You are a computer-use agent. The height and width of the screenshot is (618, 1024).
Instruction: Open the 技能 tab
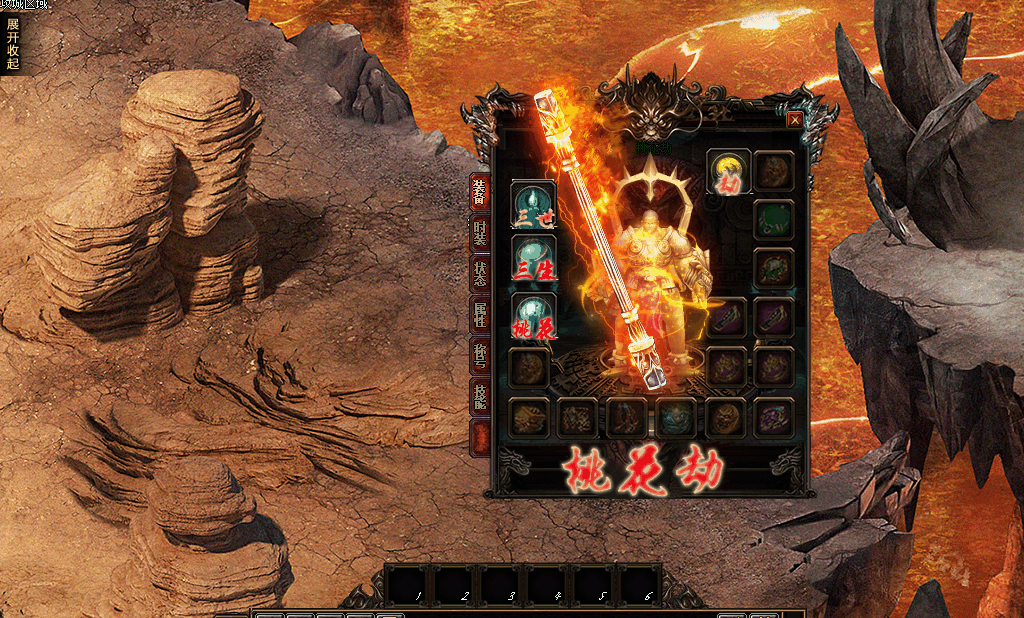tap(480, 397)
